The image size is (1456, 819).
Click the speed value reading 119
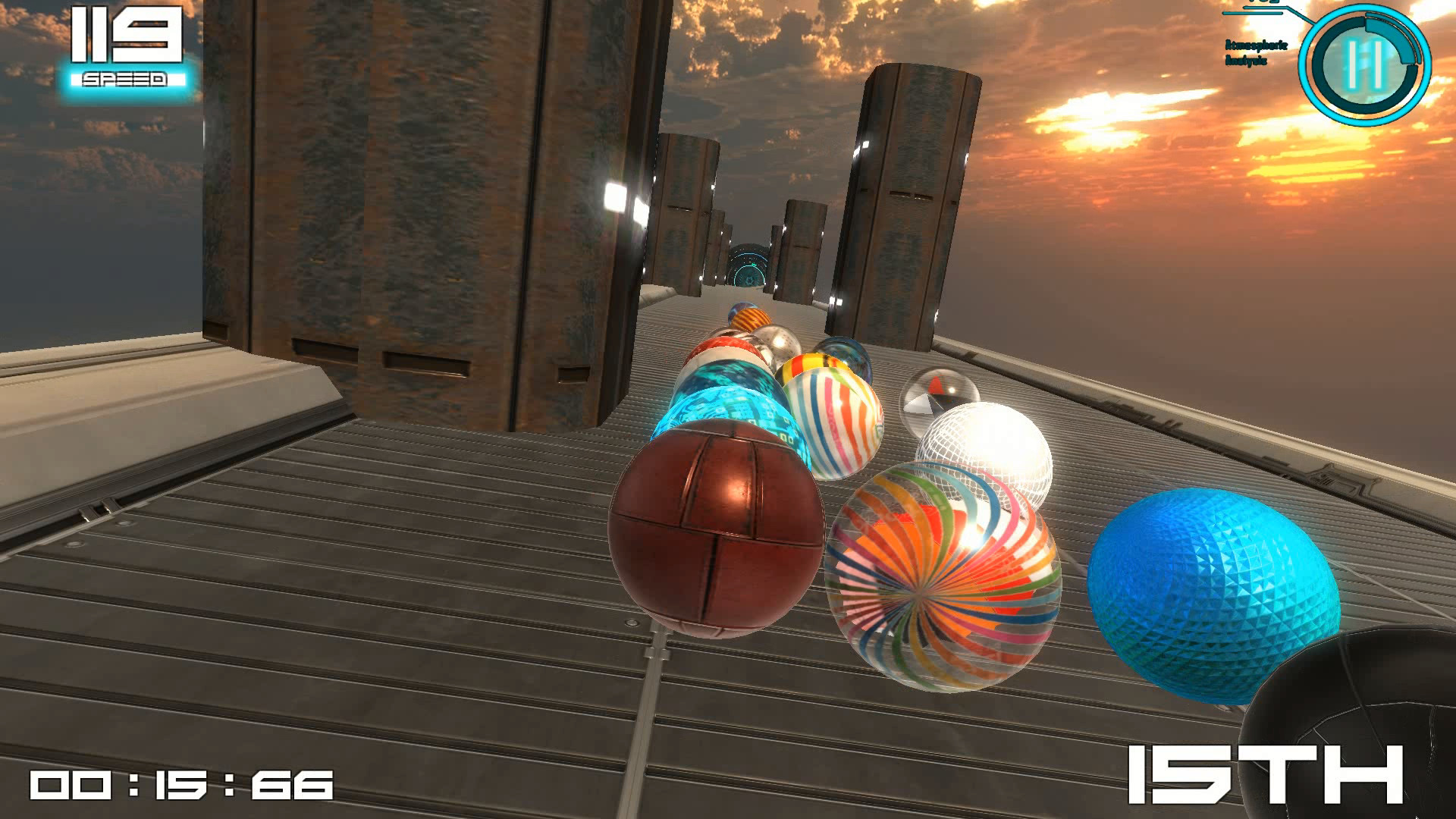pos(125,34)
